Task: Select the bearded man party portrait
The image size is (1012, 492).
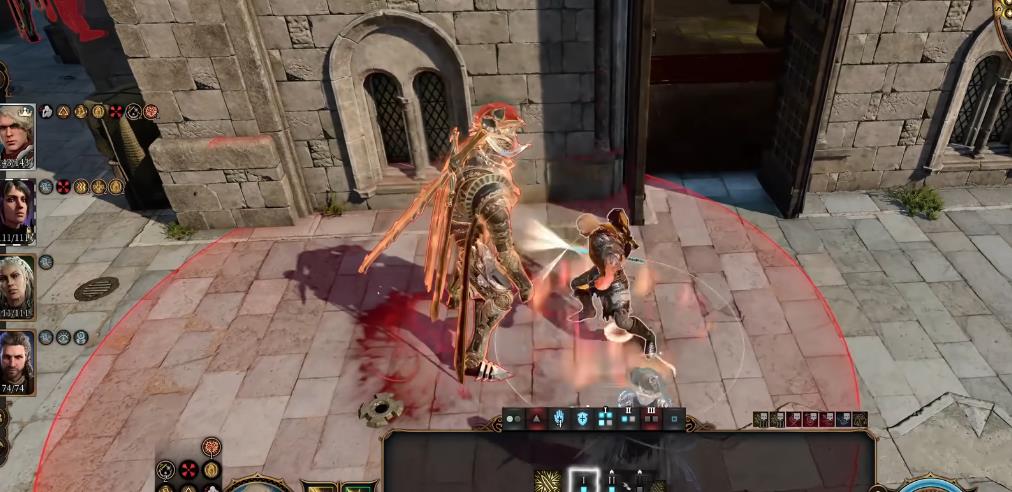Action: pos(17,362)
